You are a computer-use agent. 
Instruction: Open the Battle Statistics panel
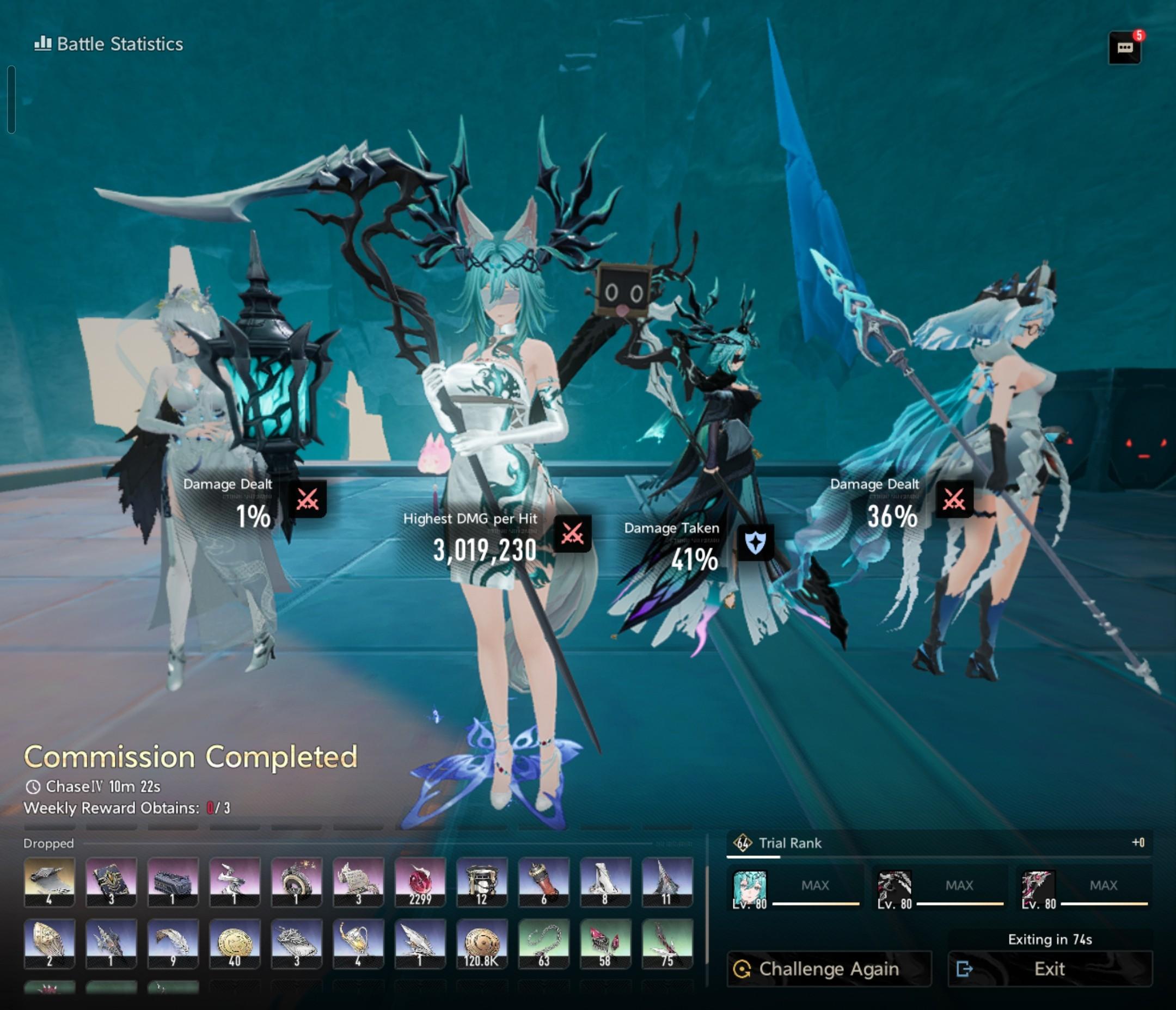[109, 44]
